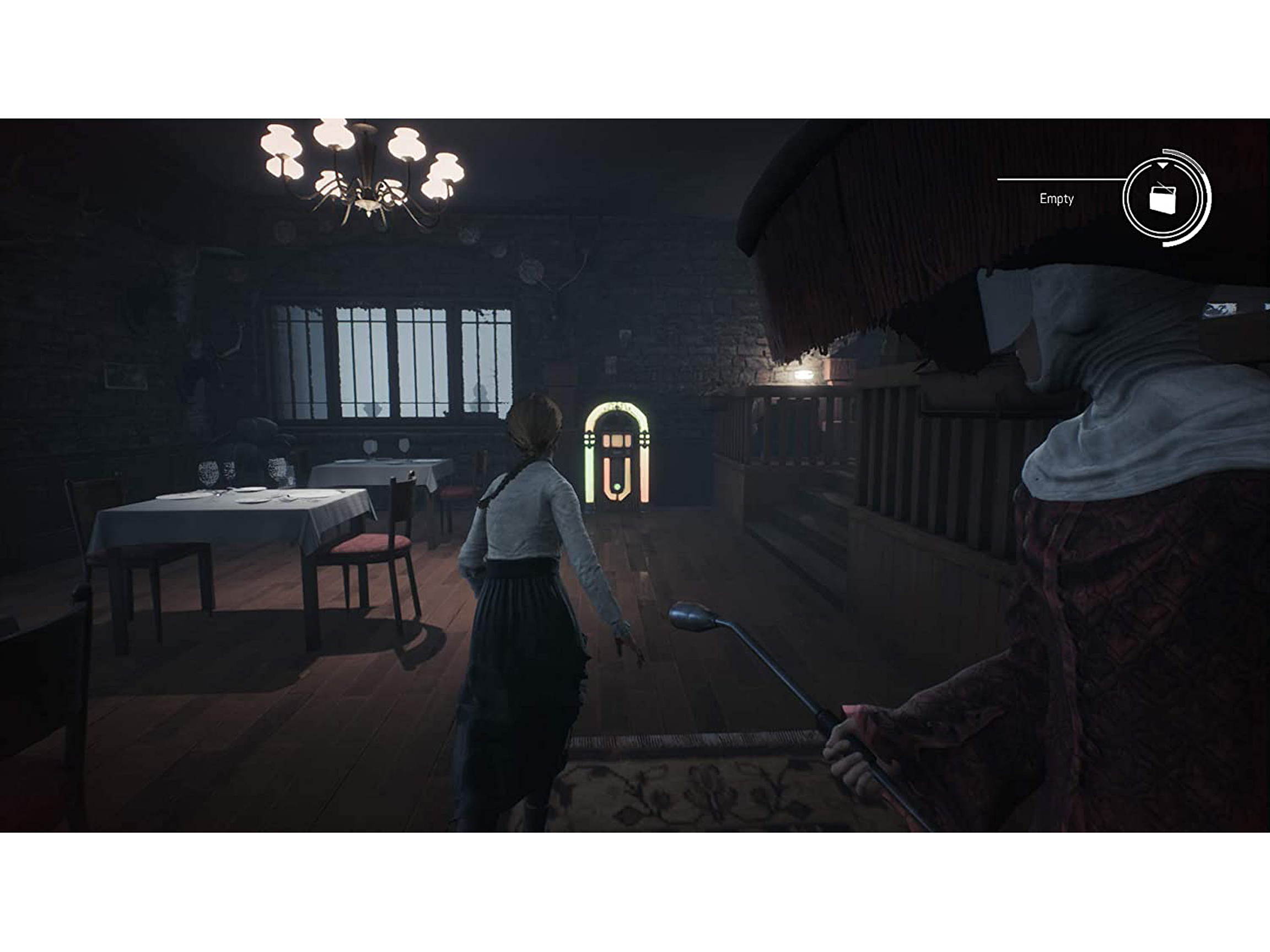Click the green dot on the jukebox front

click(618, 486)
